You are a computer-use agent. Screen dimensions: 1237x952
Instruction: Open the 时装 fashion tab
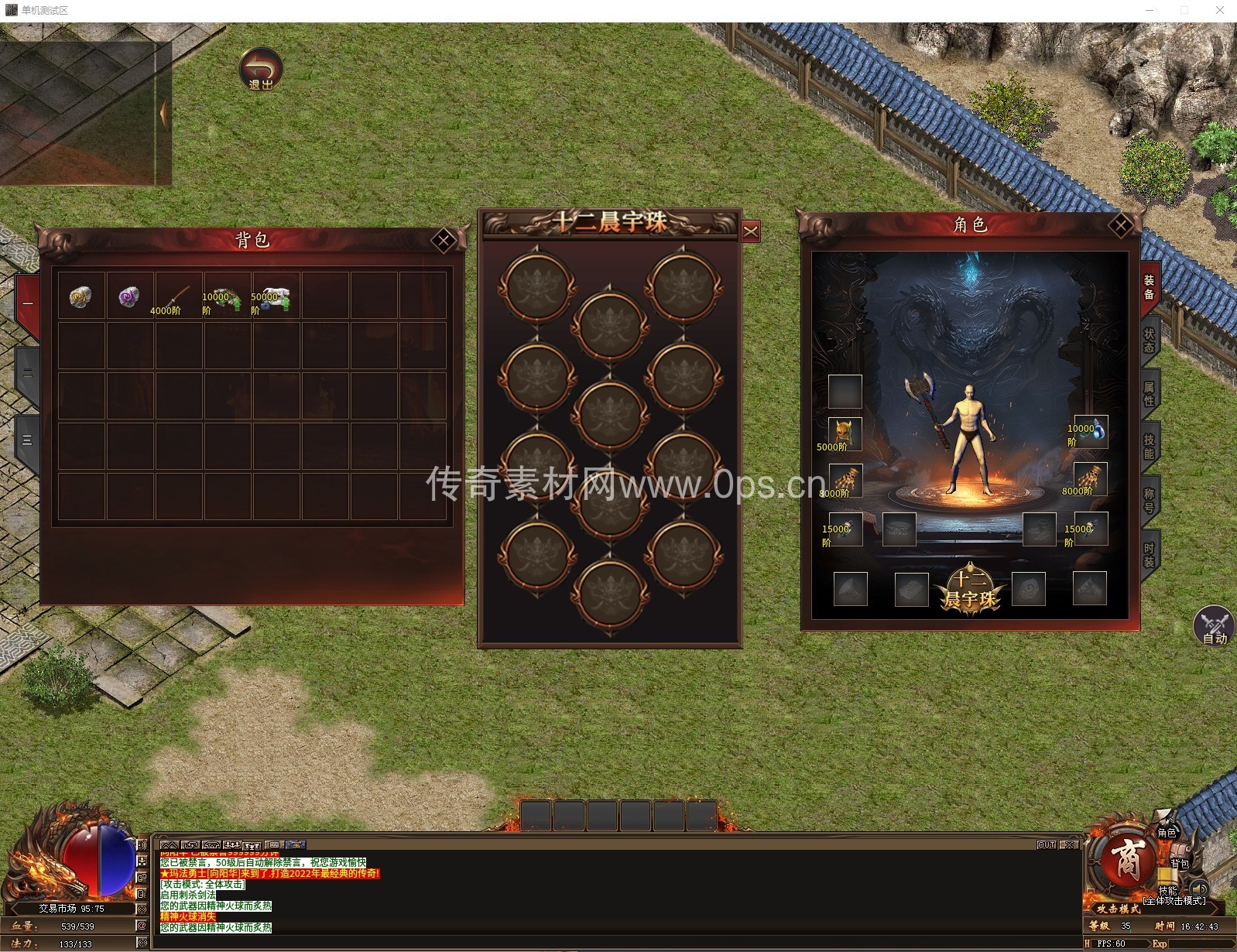click(1150, 554)
